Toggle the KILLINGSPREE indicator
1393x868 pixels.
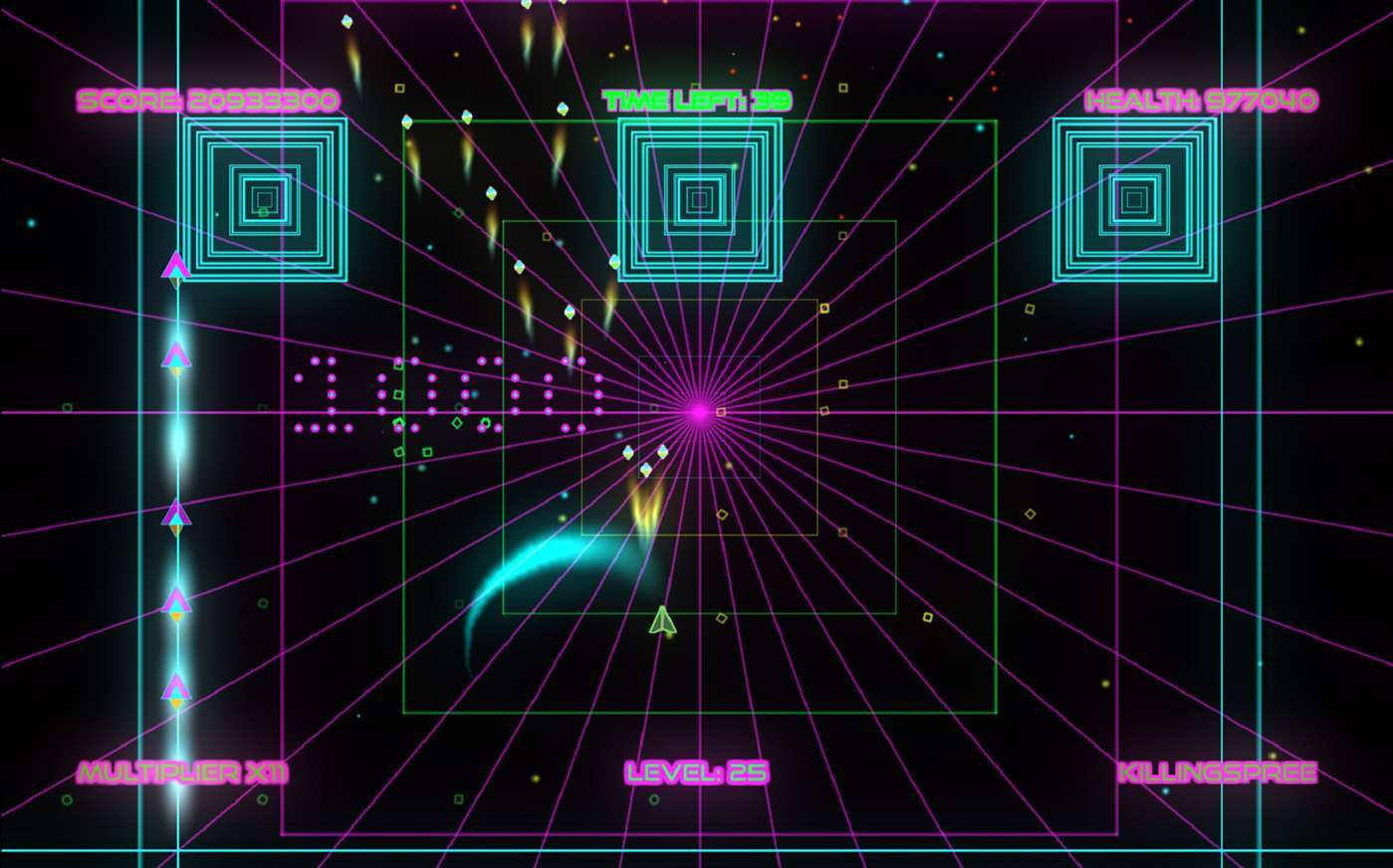[x=1216, y=771]
